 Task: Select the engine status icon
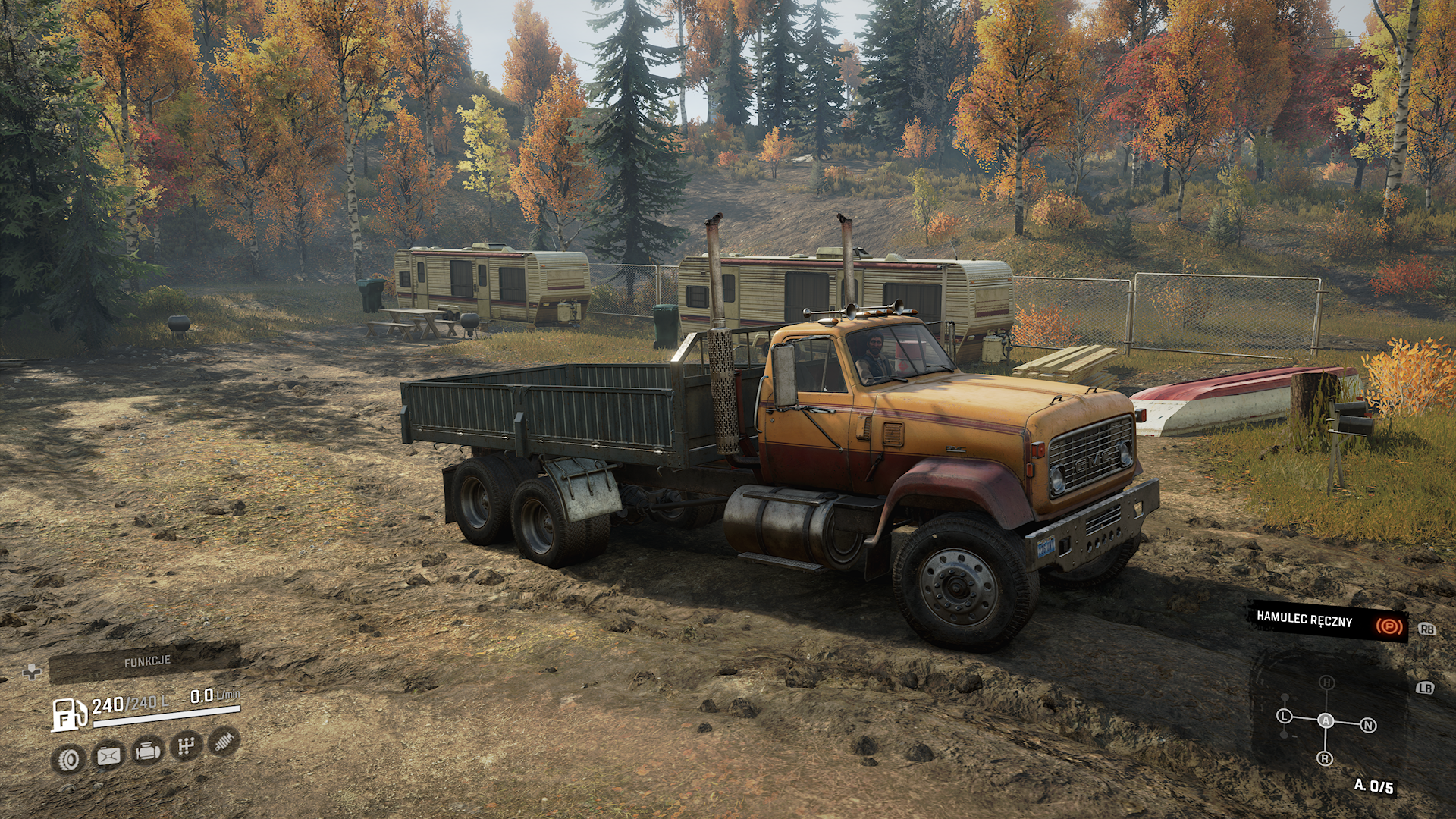(147, 752)
